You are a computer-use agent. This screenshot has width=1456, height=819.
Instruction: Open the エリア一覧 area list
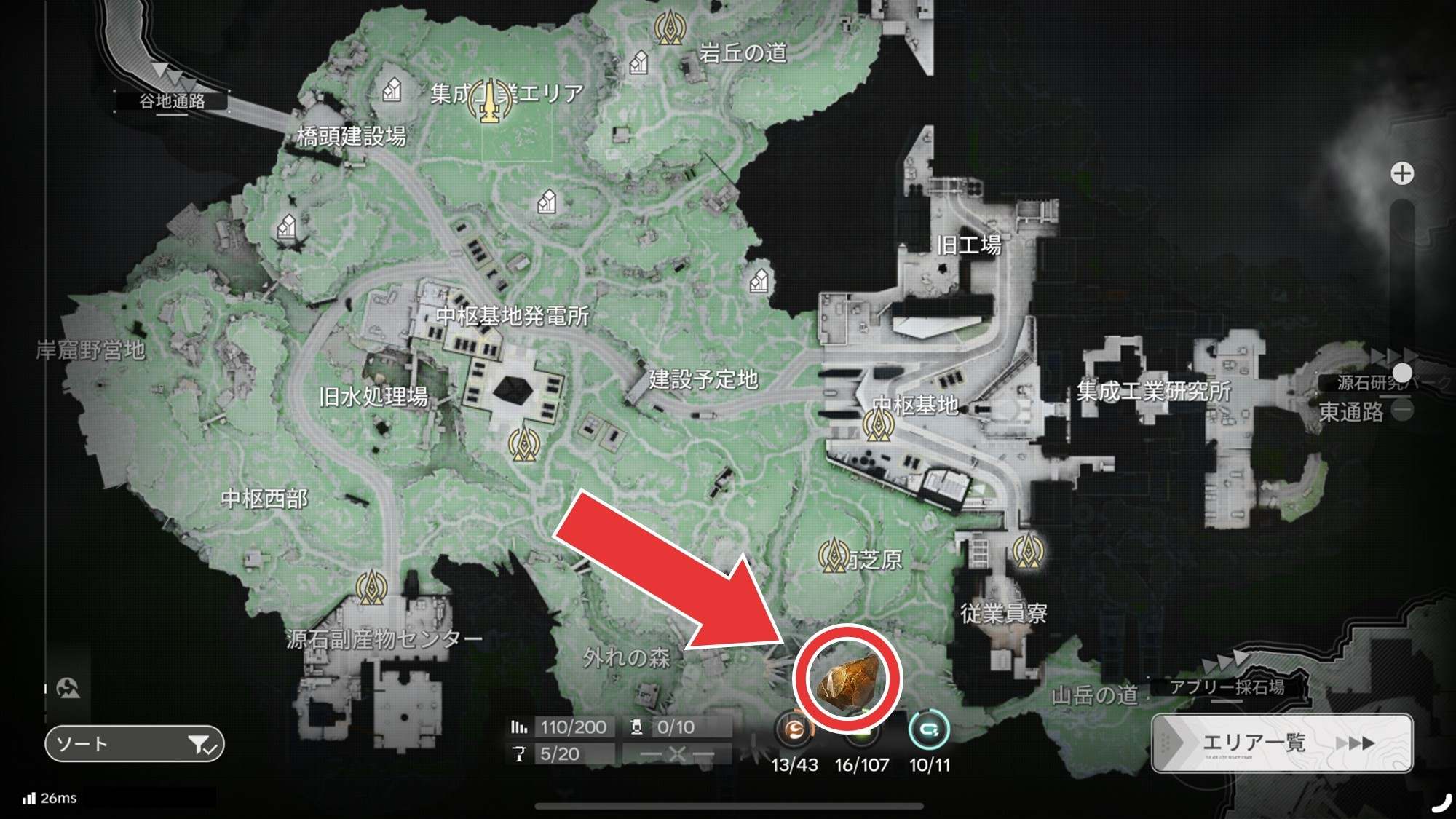point(1281,743)
